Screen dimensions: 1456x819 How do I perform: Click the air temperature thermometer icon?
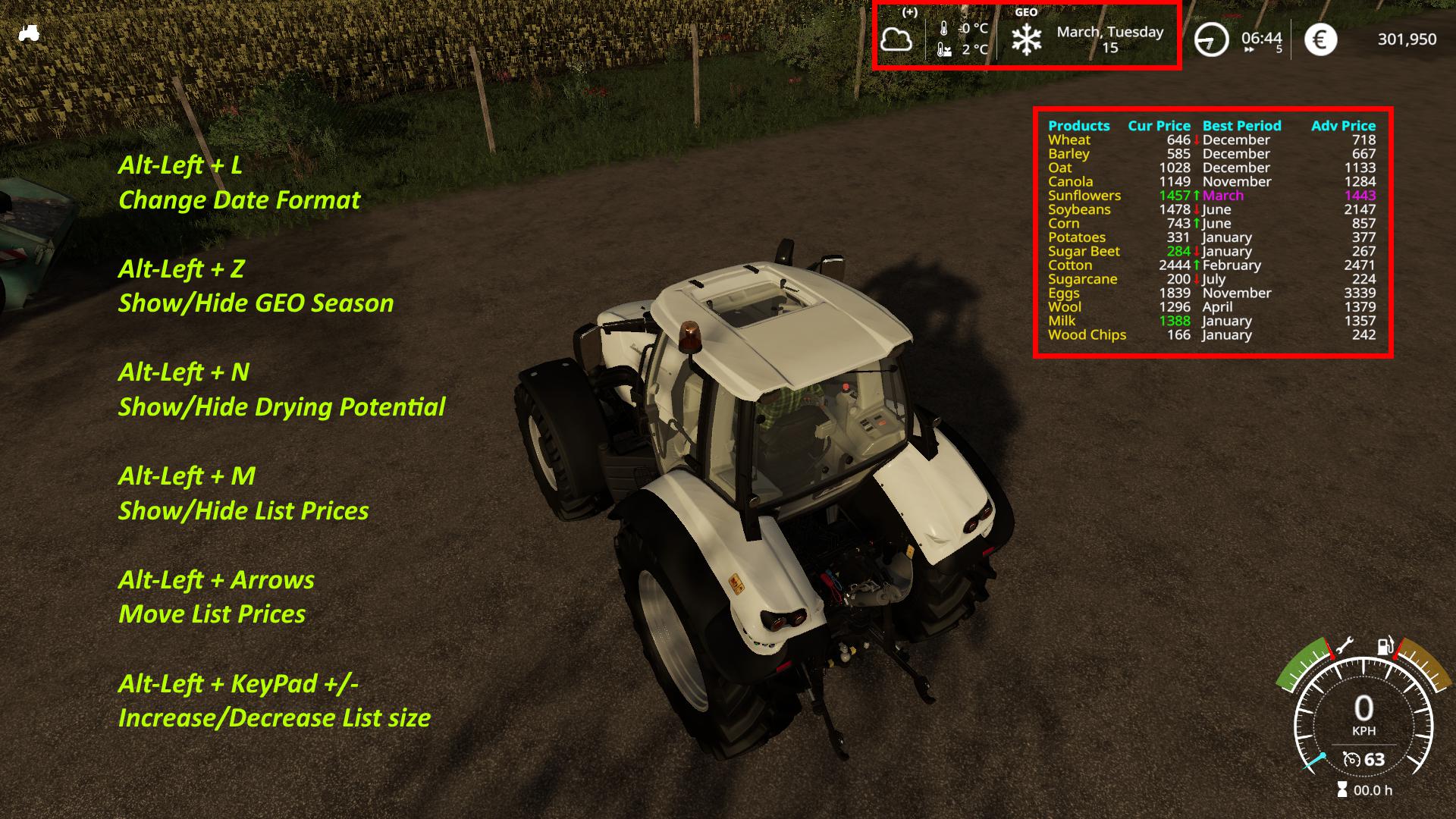944,28
